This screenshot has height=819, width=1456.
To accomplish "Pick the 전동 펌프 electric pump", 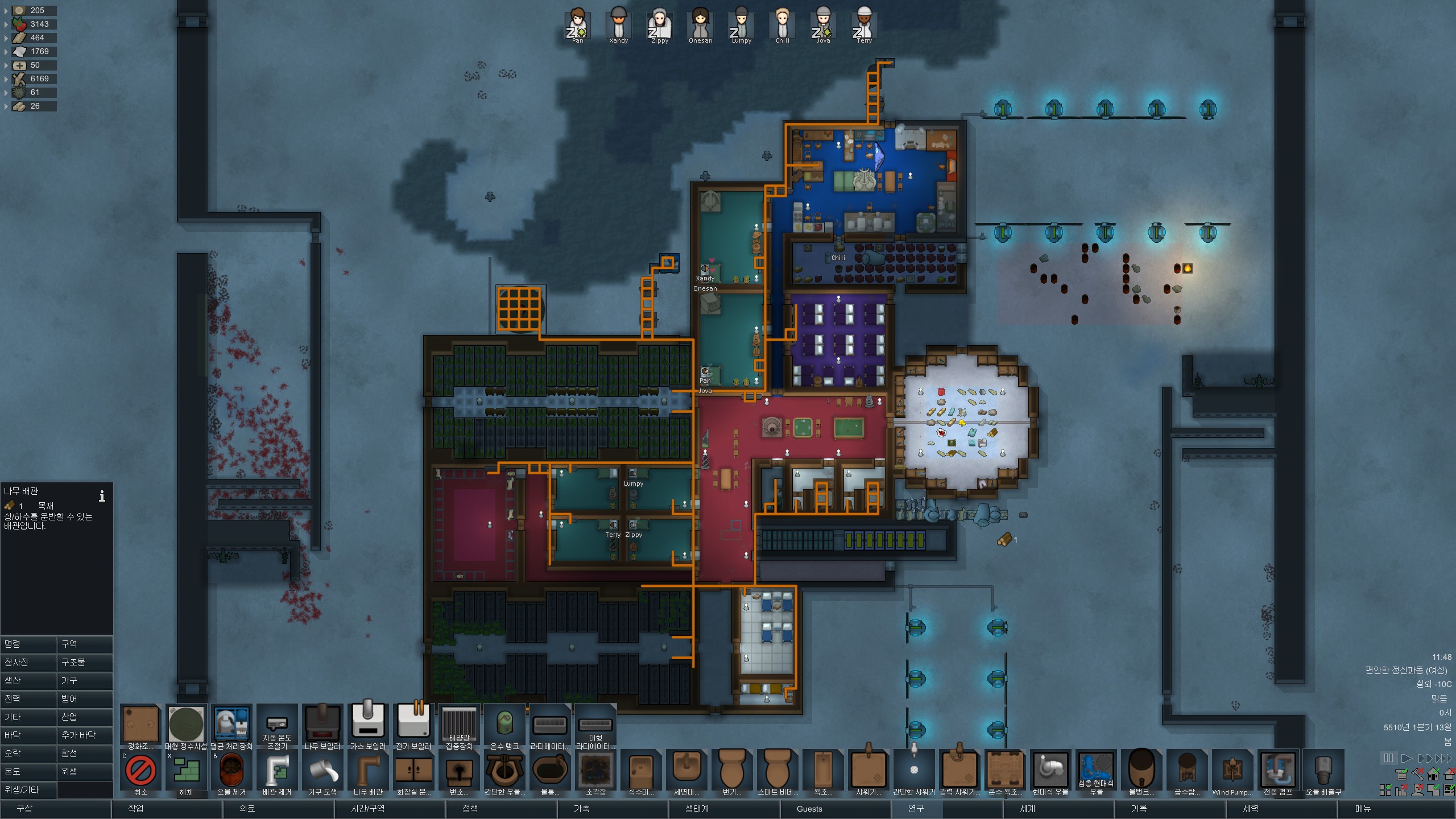I will coord(1278,772).
